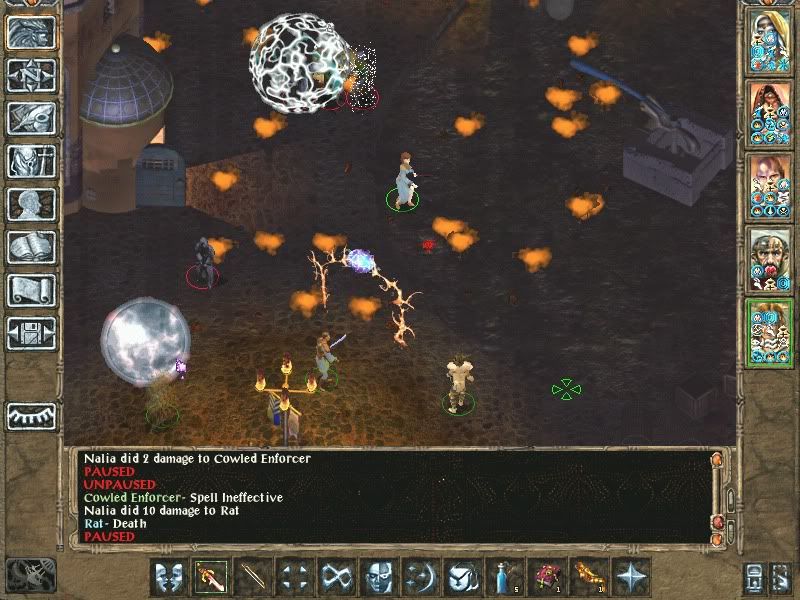This screenshot has width=800, height=600.
Task: Use the blue potion quick item
Action: click(505, 577)
